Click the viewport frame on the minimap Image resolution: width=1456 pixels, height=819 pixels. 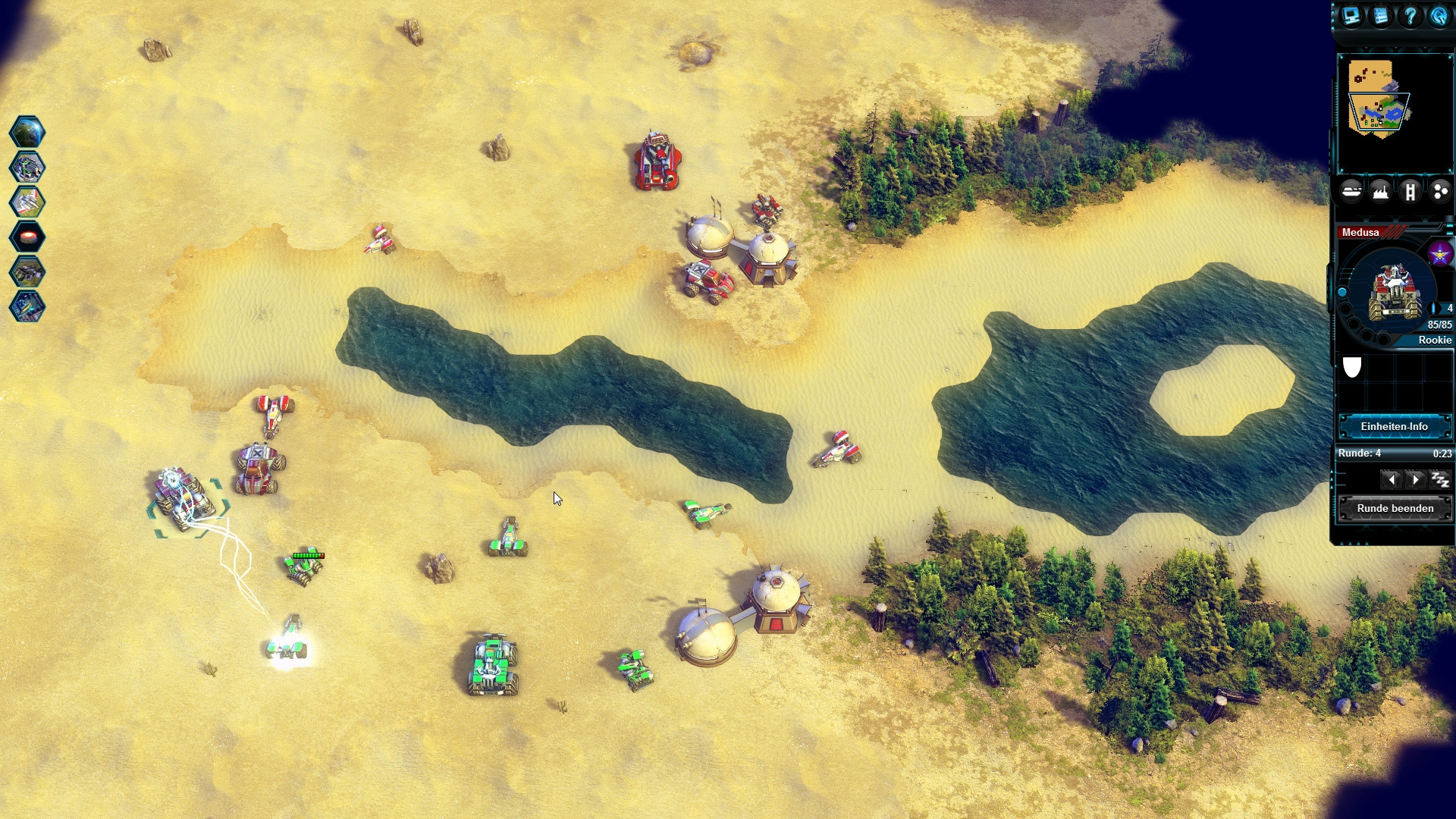1378,112
